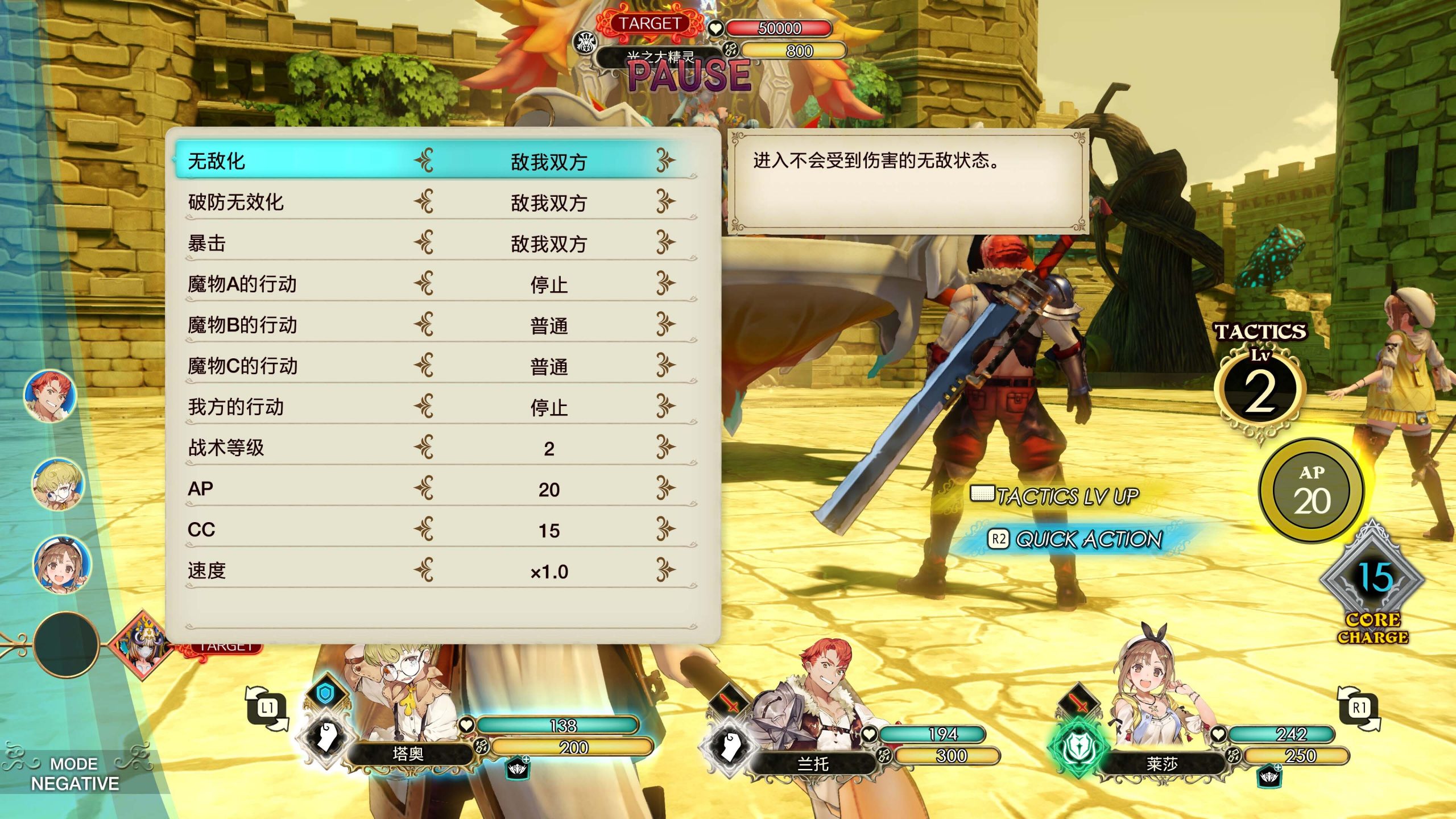Select 莱莎's character panel

point(1161,763)
